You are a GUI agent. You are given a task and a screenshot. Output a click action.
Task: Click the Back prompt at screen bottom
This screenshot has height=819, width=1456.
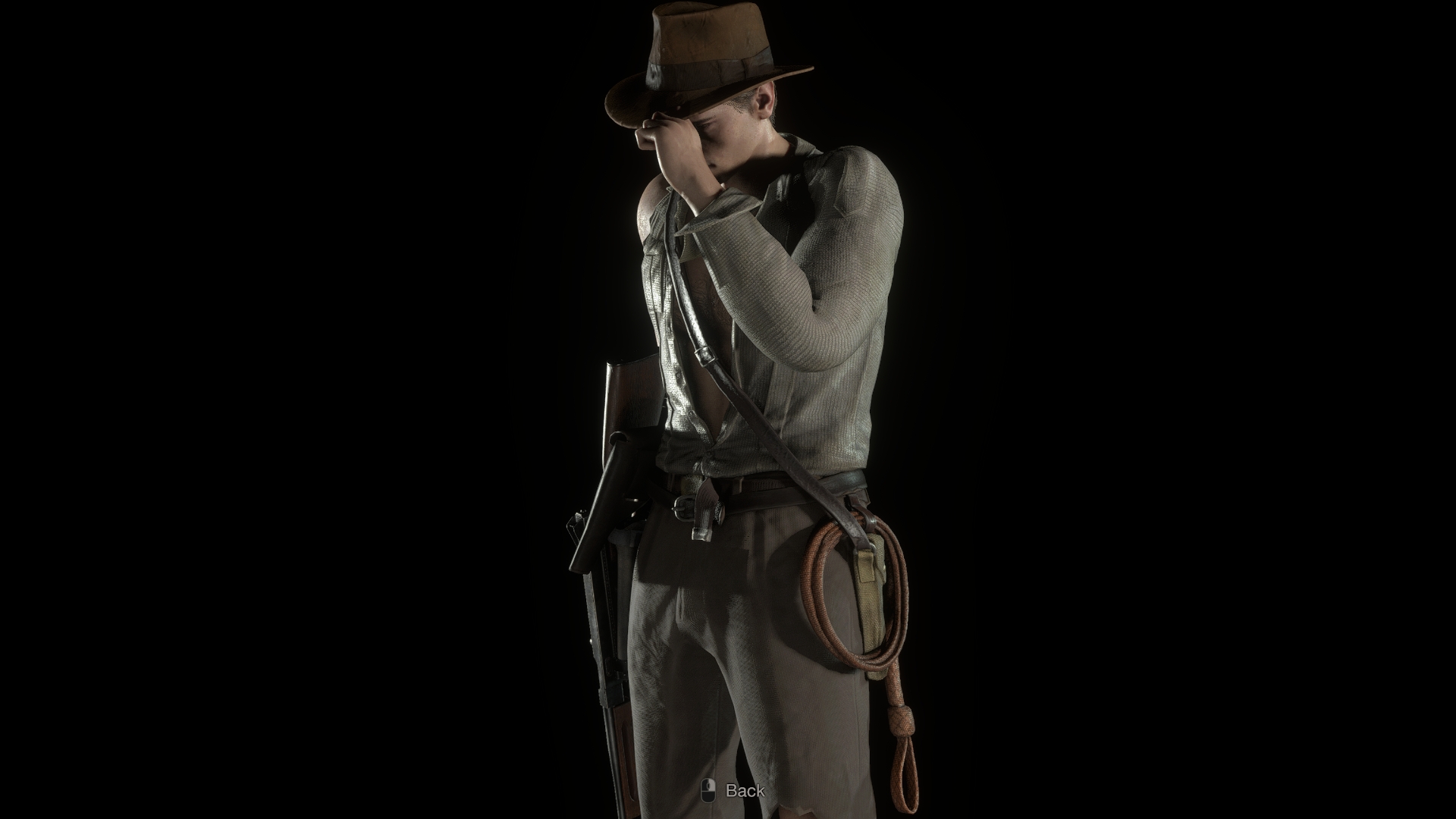pos(746,791)
